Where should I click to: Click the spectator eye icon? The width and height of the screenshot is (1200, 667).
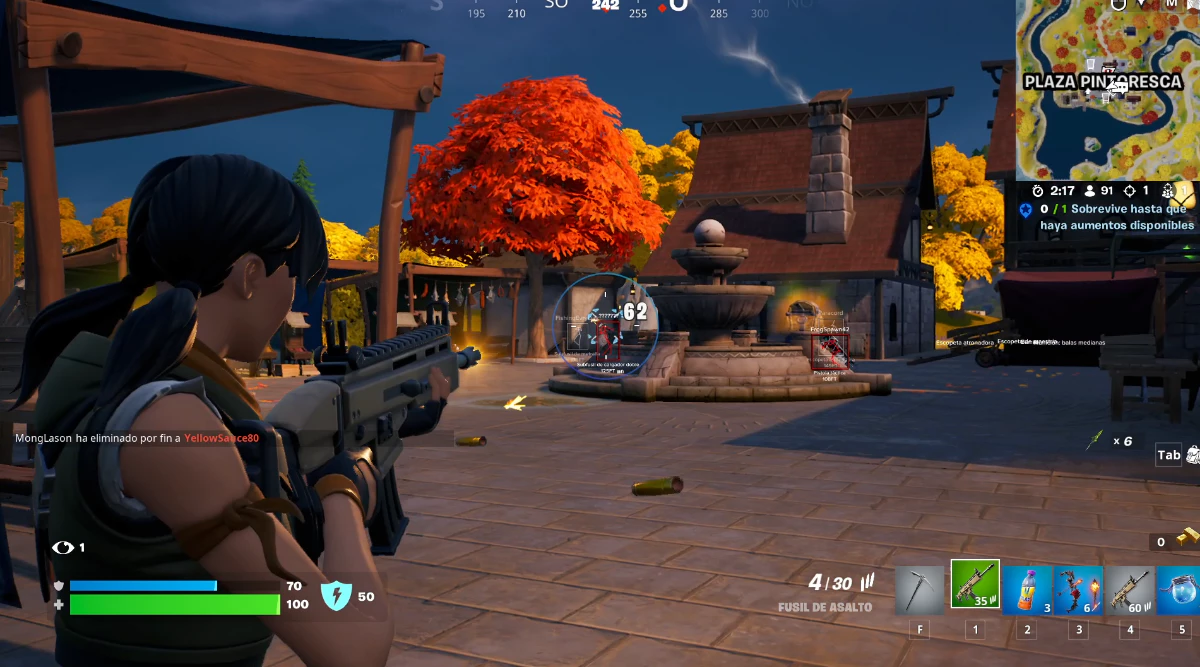click(63, 547)
